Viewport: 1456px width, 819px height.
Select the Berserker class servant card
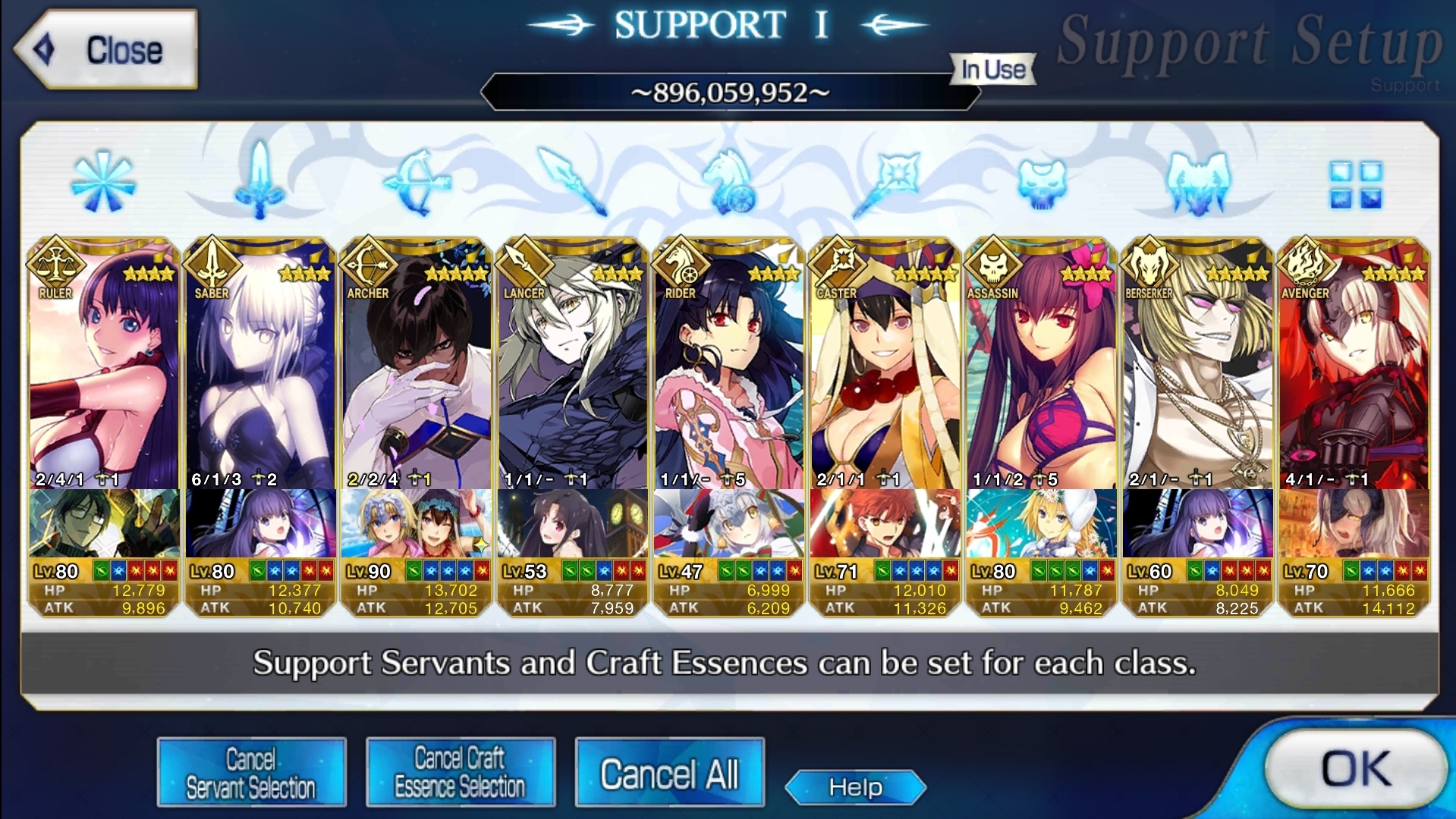1198,372
